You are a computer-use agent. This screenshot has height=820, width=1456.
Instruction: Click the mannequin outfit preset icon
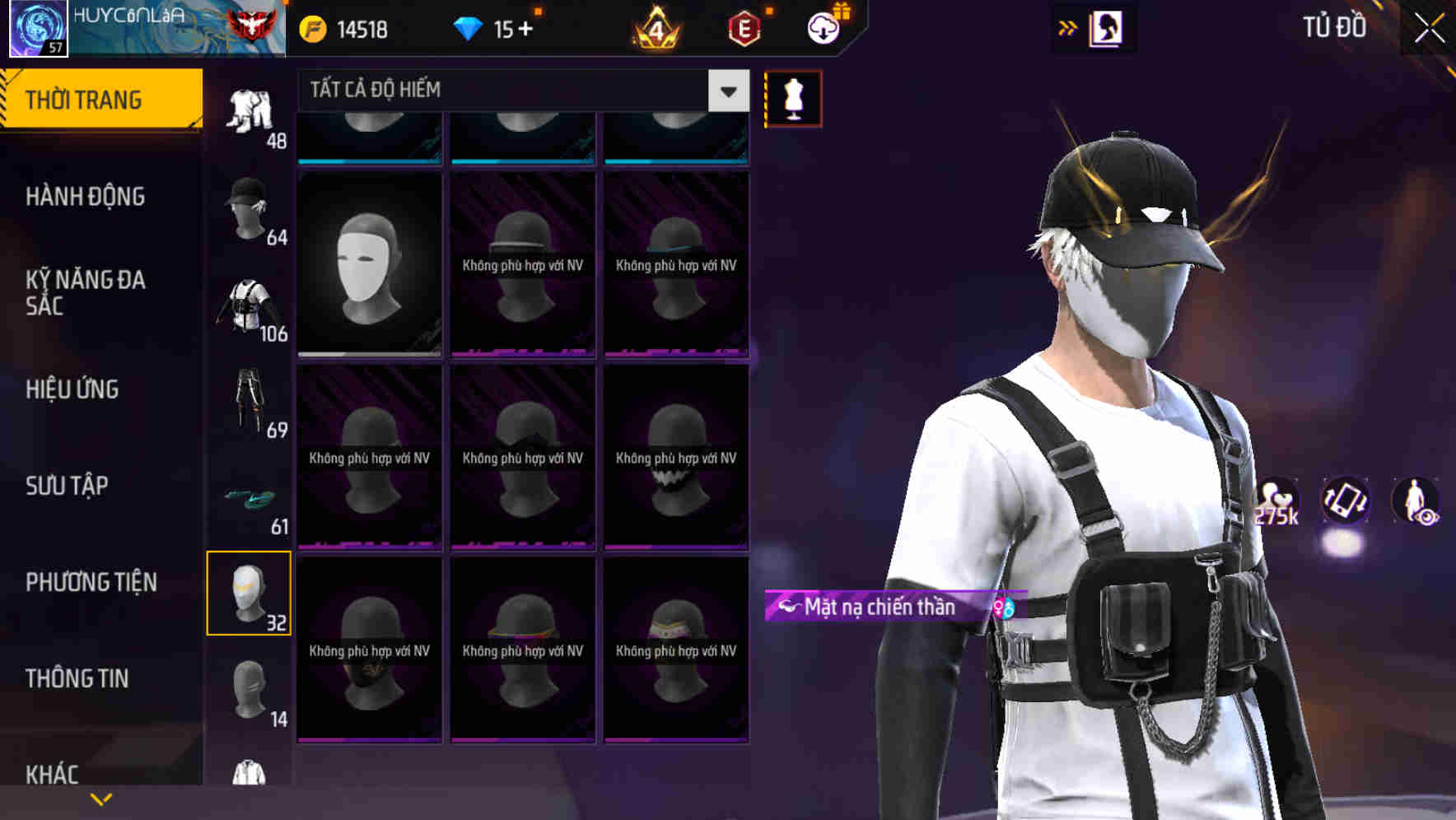(793, 98)
